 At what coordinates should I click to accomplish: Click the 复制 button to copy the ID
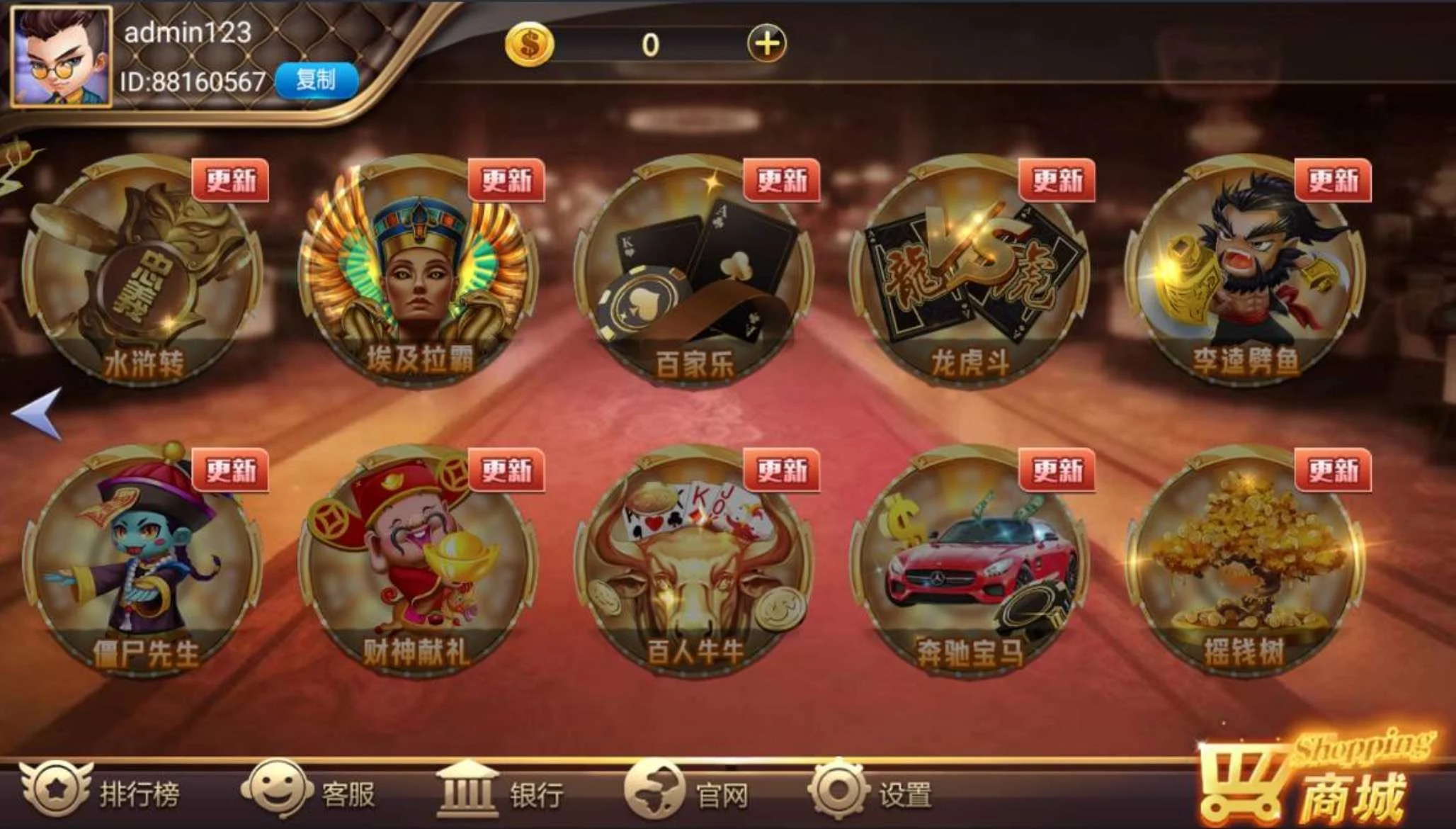[318, 80]
